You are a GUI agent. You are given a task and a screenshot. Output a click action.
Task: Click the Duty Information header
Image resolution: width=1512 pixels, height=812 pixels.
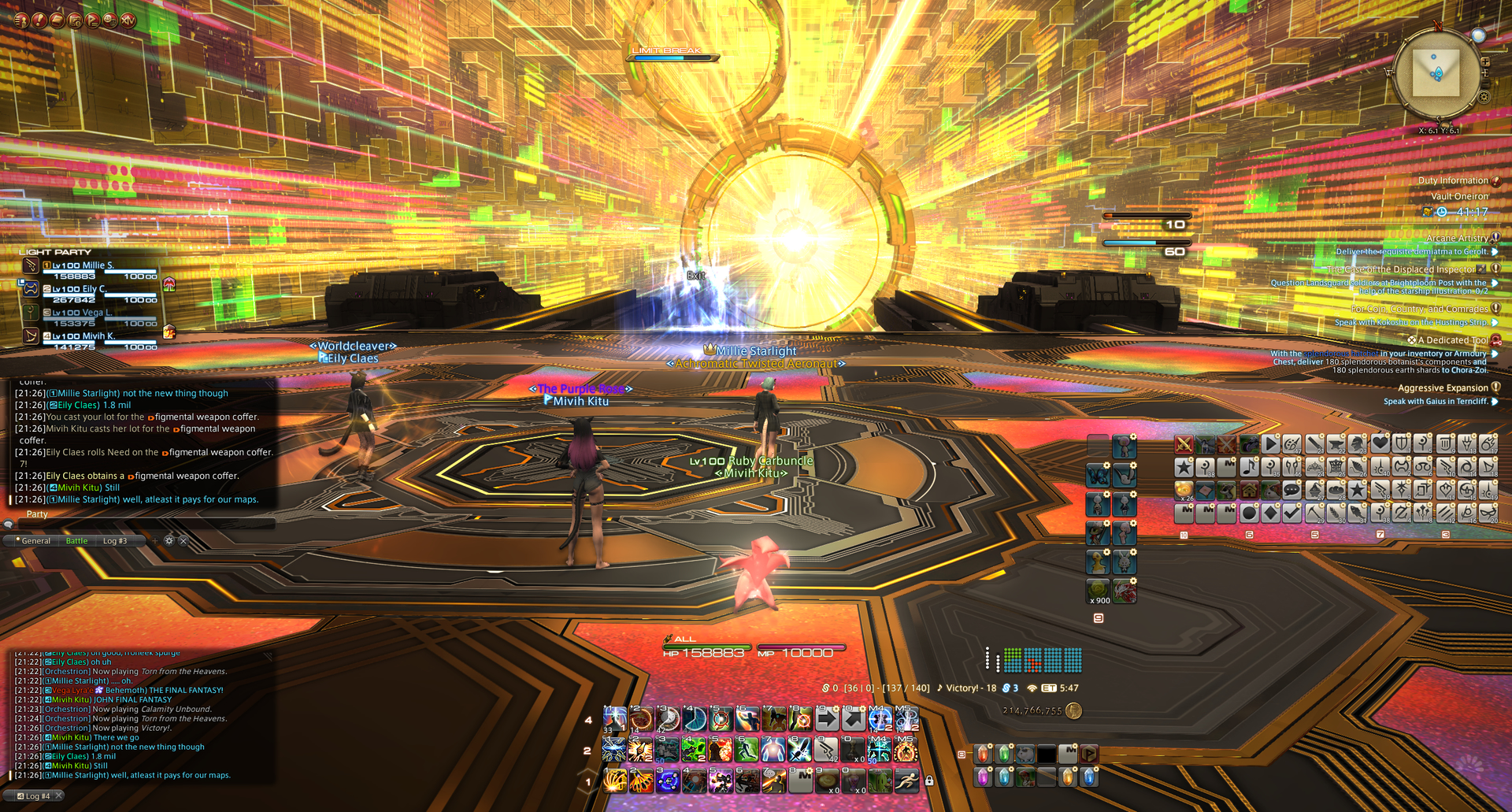(x=1452, y=180)
